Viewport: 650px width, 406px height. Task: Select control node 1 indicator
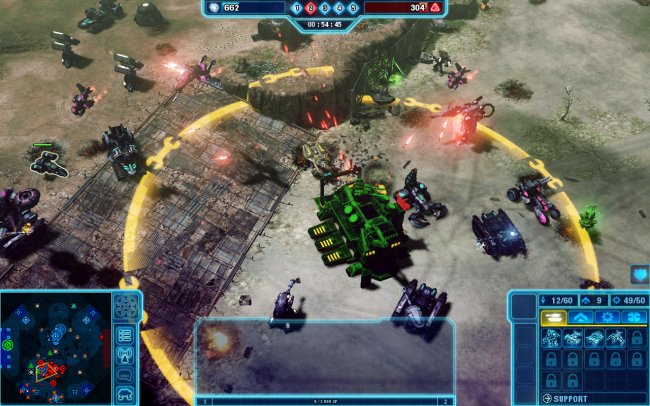pos(295,8)
